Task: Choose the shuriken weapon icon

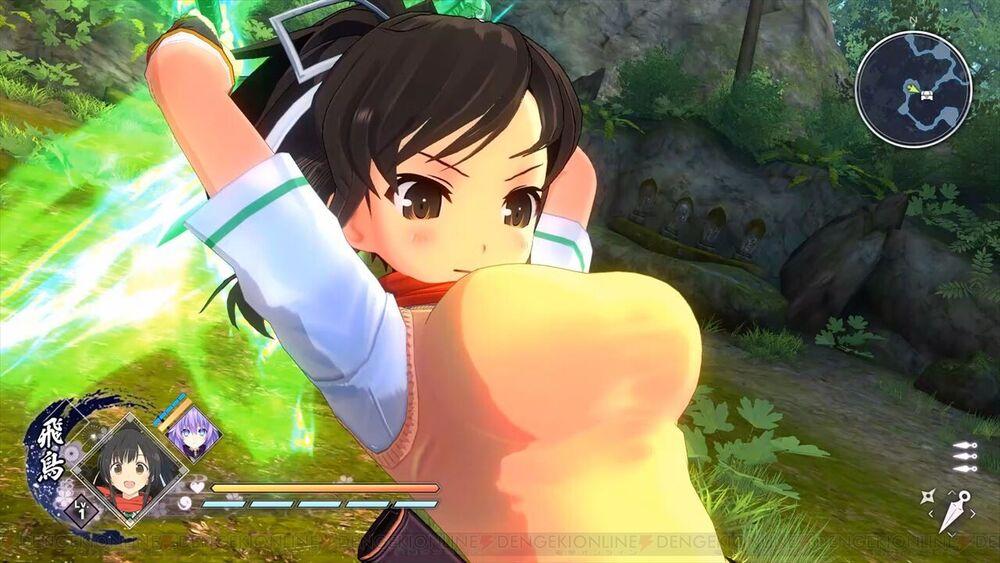Action: [x=928, y=496]
